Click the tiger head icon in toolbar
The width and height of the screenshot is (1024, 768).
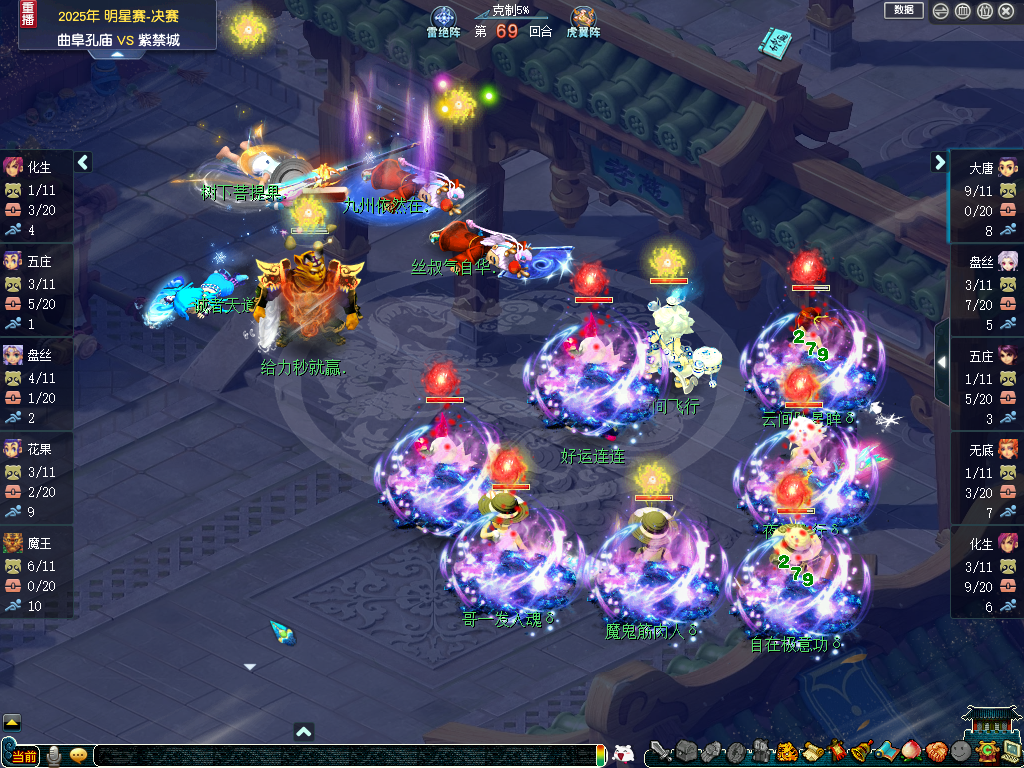coord(787,750)
